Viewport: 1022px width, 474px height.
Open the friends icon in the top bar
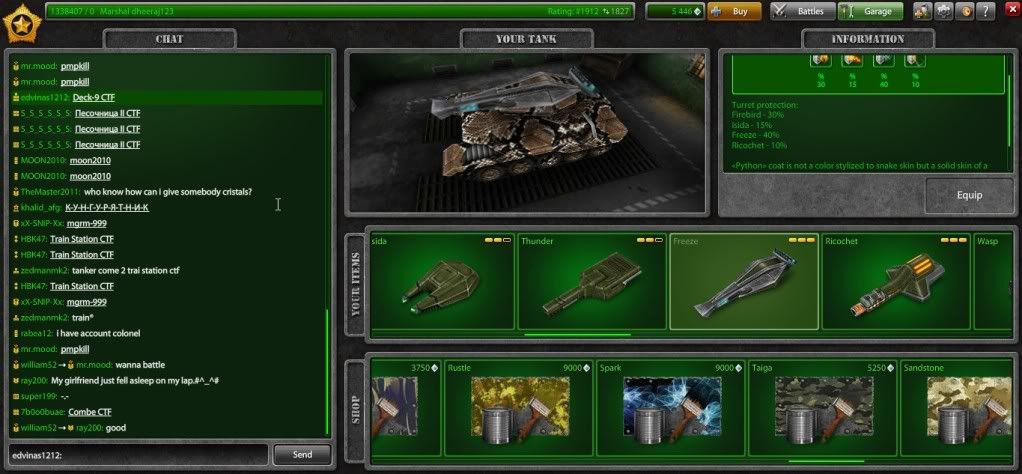coord(920,12)
